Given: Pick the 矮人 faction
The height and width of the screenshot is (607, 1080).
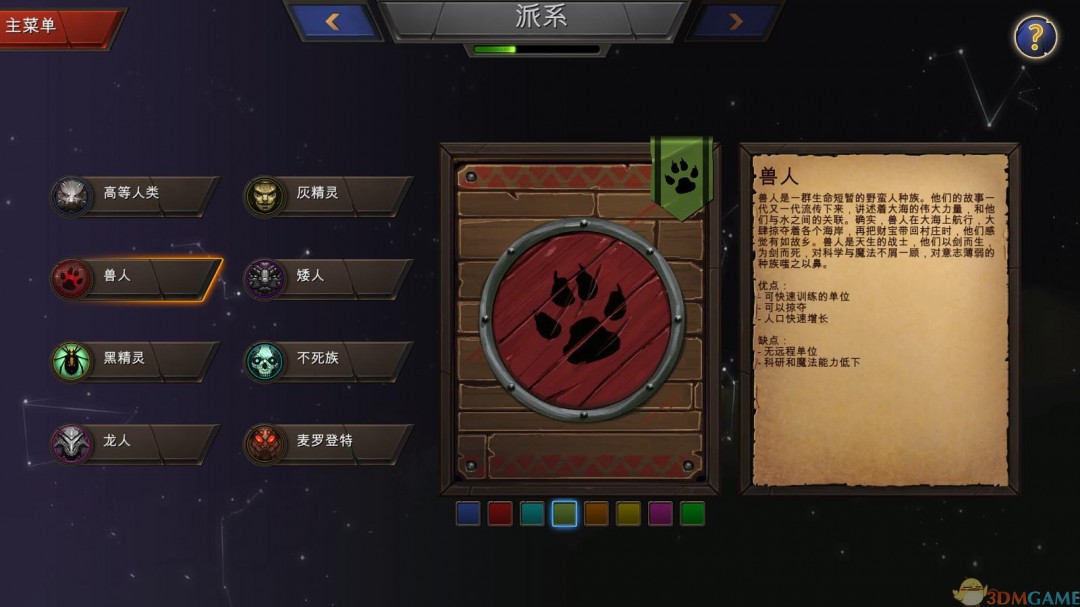Looking at the screenshot, I should (x=328, y=277).
